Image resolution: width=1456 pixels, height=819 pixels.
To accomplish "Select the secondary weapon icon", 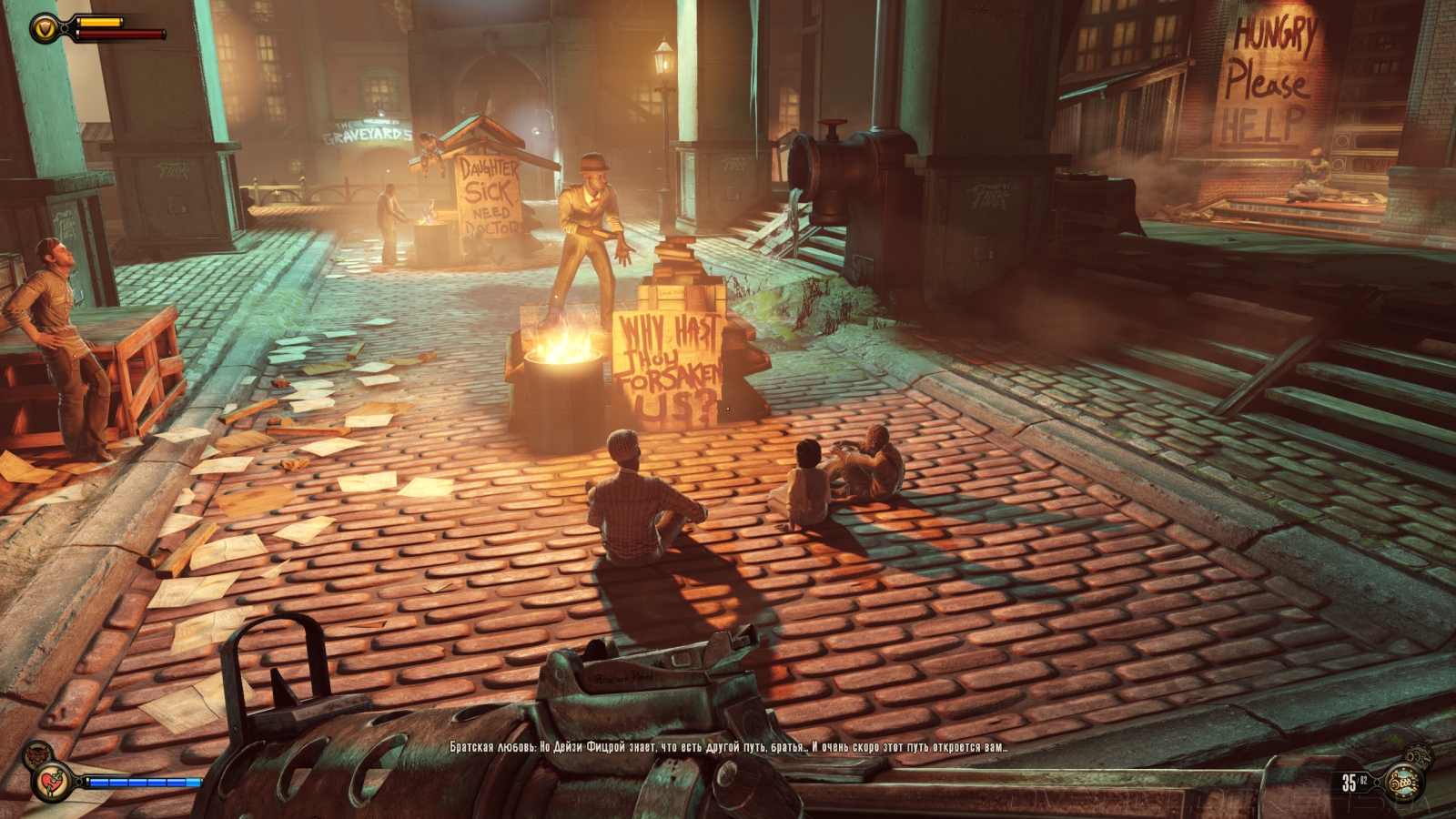I will pos(1417,755).
